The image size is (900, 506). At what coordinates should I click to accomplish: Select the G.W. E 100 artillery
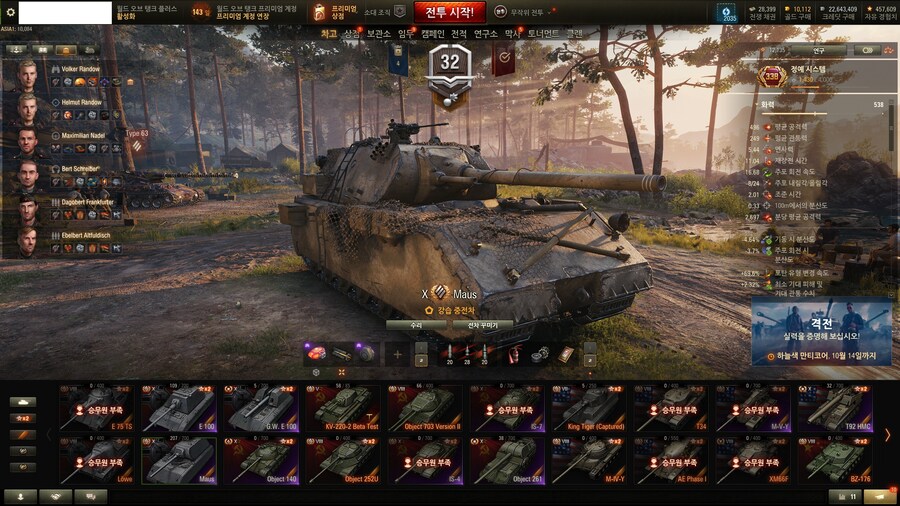pos(260,409)
